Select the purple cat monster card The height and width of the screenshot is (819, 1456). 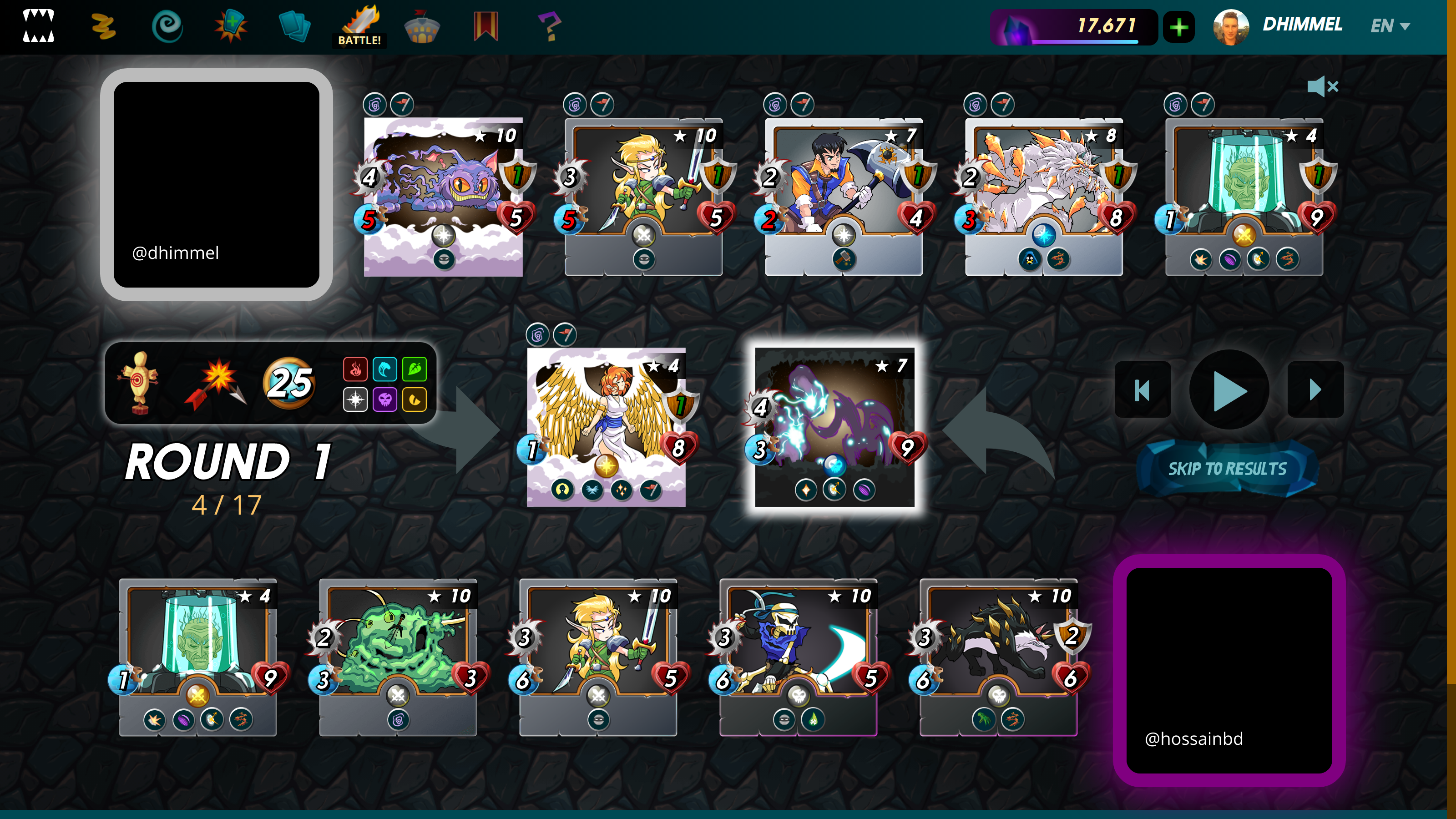443,197
